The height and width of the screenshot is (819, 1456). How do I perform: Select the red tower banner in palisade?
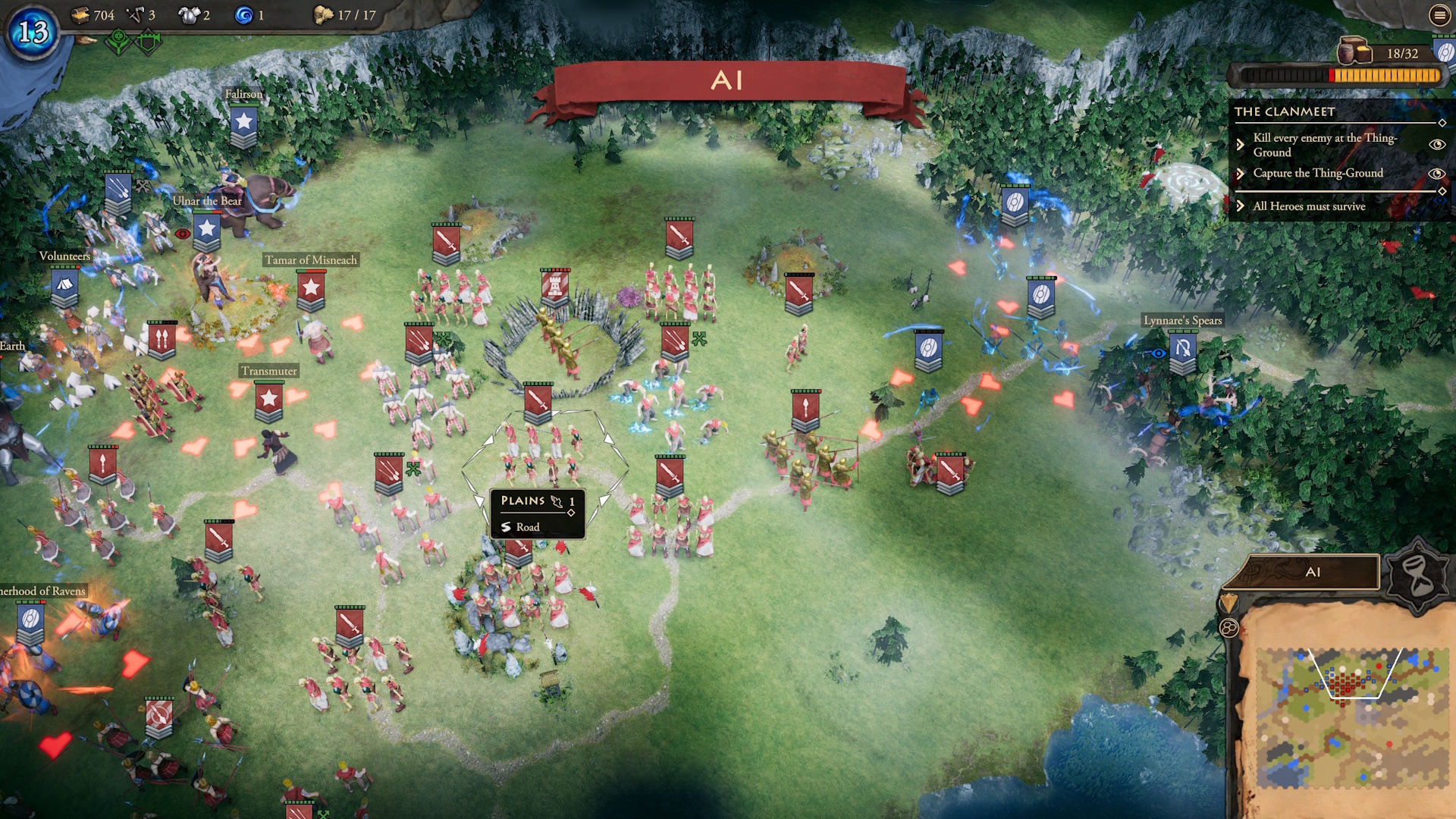tap(555, 287)
